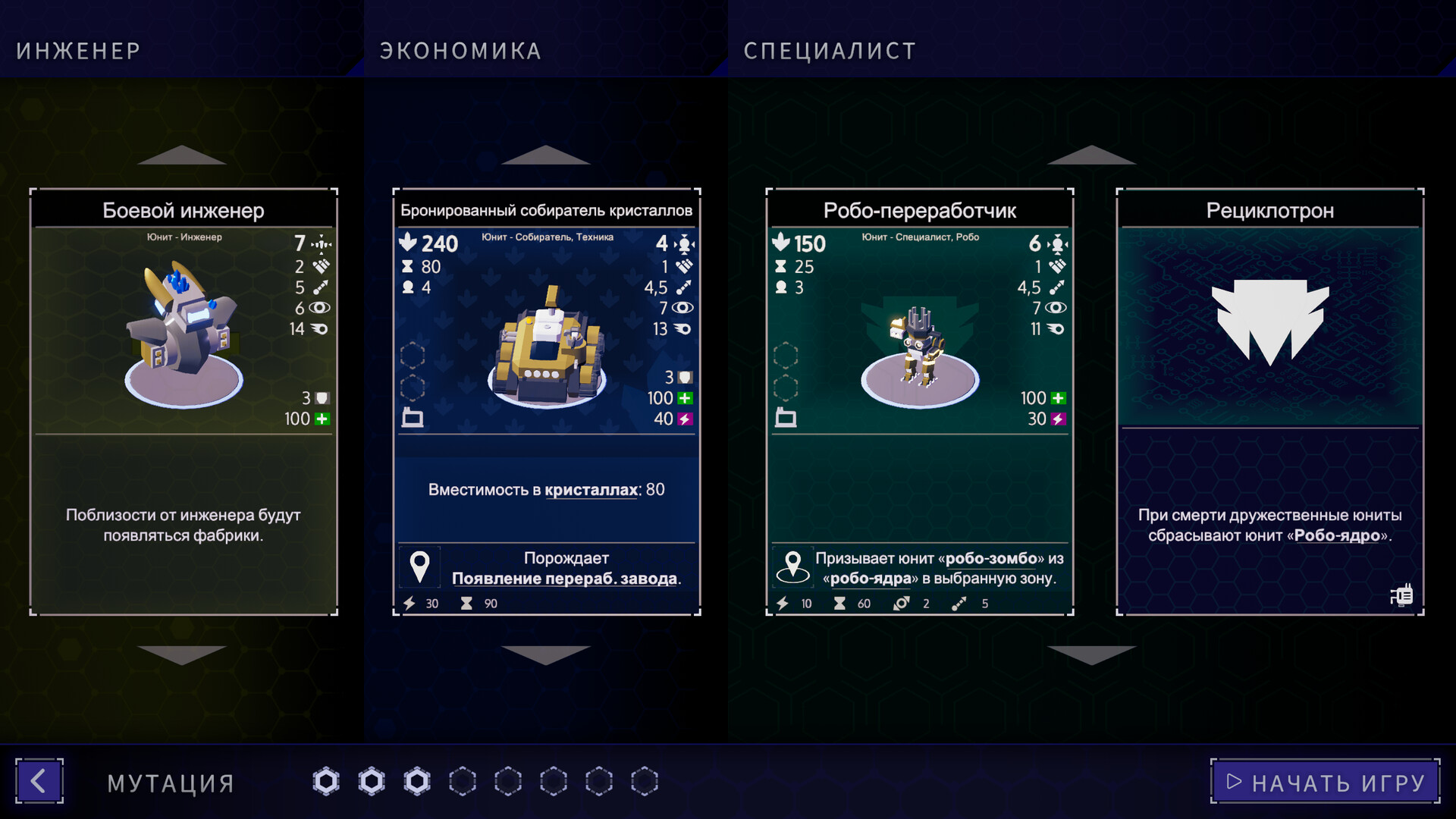The image size is (1456, 819).
Task: Click the location pin icon on Робо-переработчик card
Action: pos(793,566)
